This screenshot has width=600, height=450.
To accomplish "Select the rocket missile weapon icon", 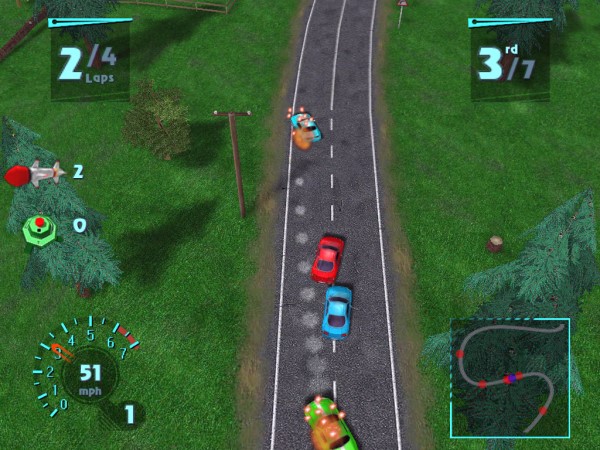I will 36,174.
